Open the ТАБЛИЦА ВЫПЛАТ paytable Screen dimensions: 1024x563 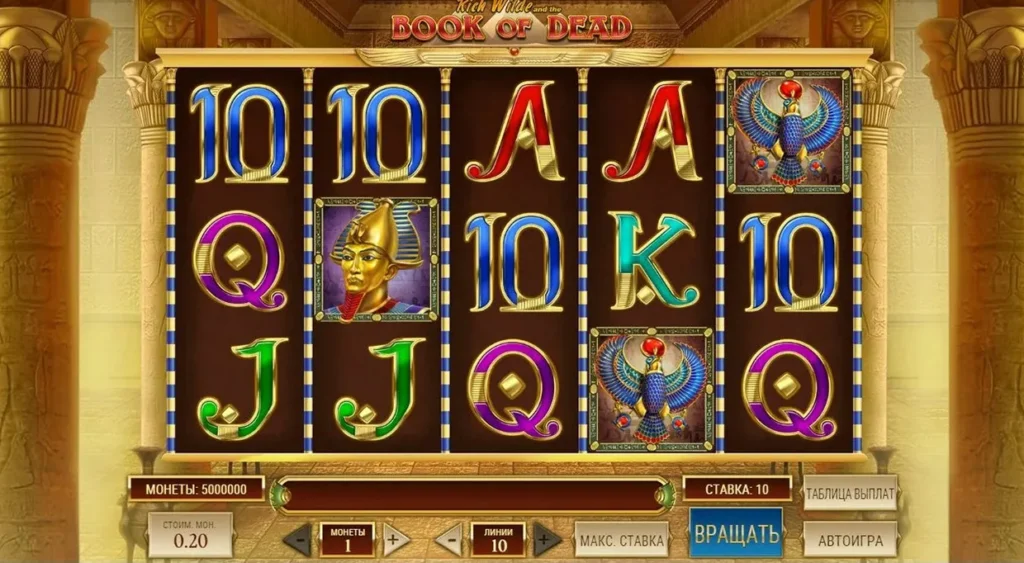[850, 492]
